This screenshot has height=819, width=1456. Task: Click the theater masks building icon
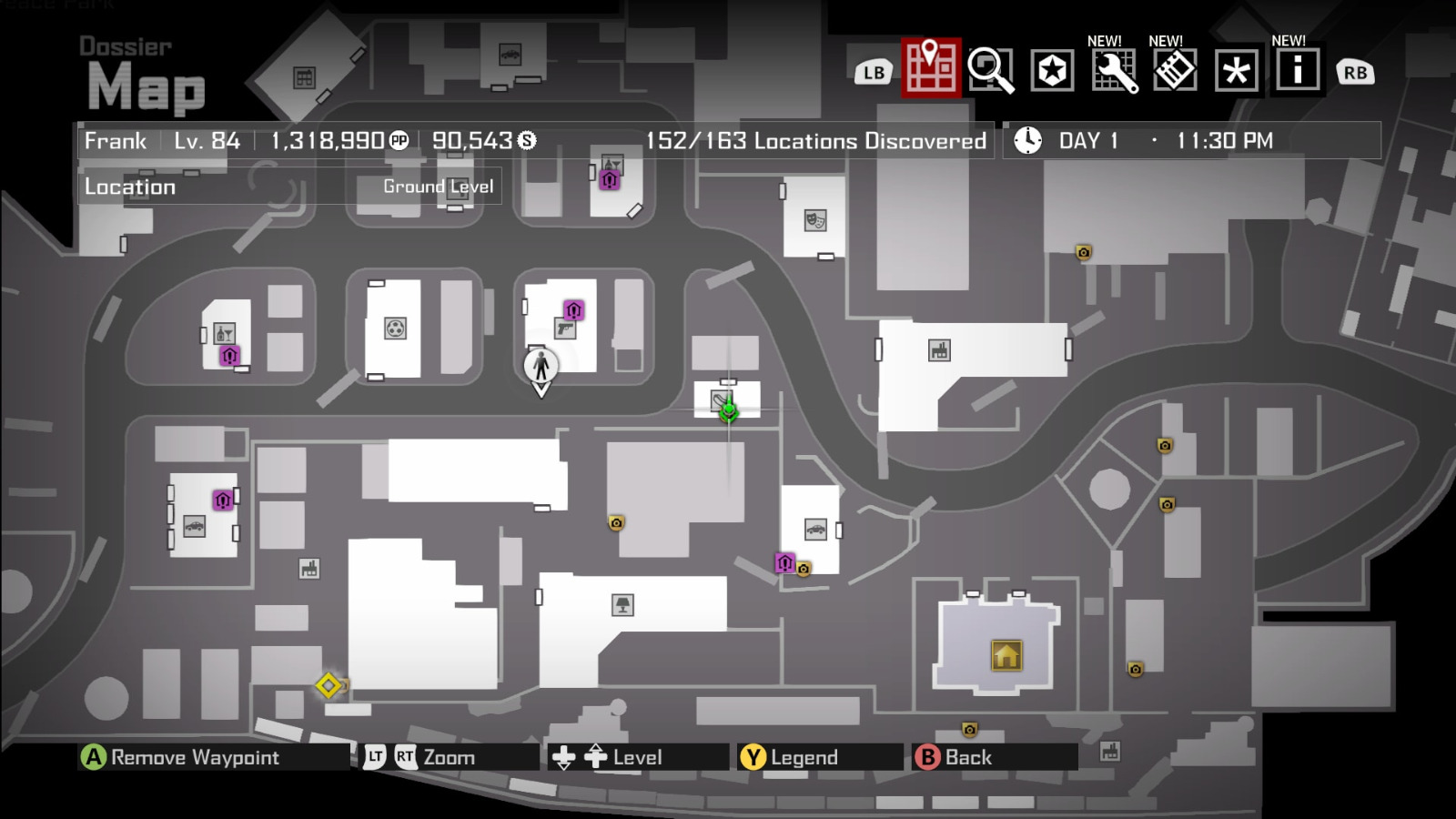(x=814, y=220)
